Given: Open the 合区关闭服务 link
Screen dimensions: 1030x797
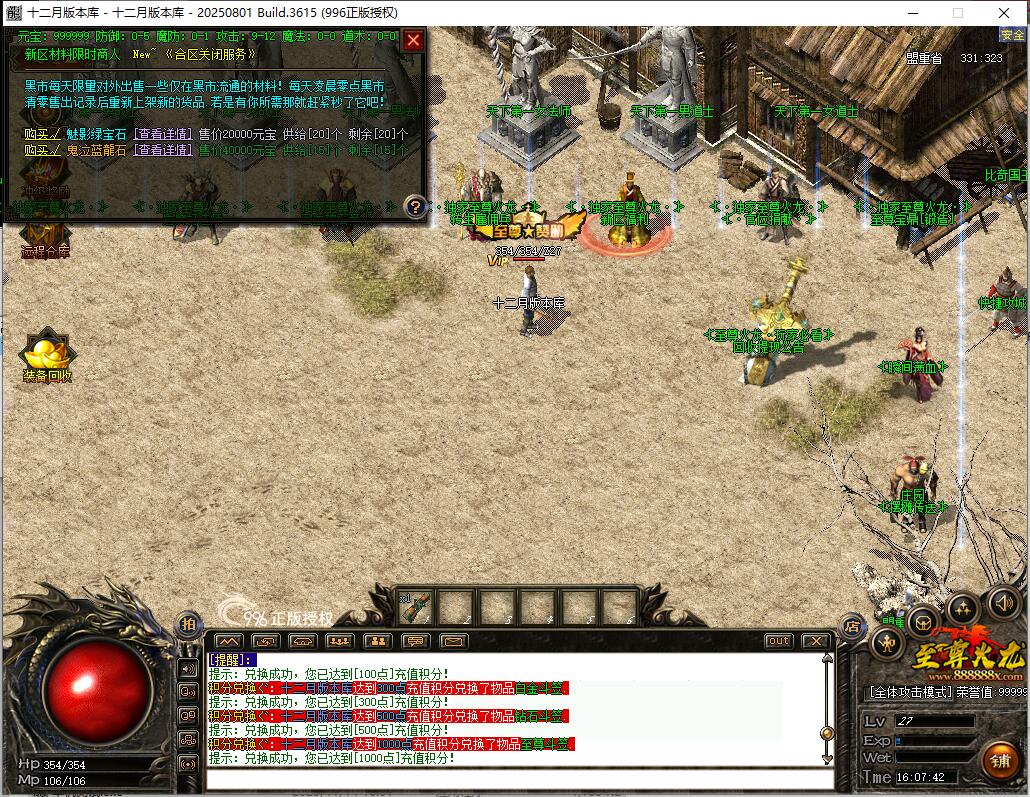Looking at the screenshot, I should (x=208, y=55).
